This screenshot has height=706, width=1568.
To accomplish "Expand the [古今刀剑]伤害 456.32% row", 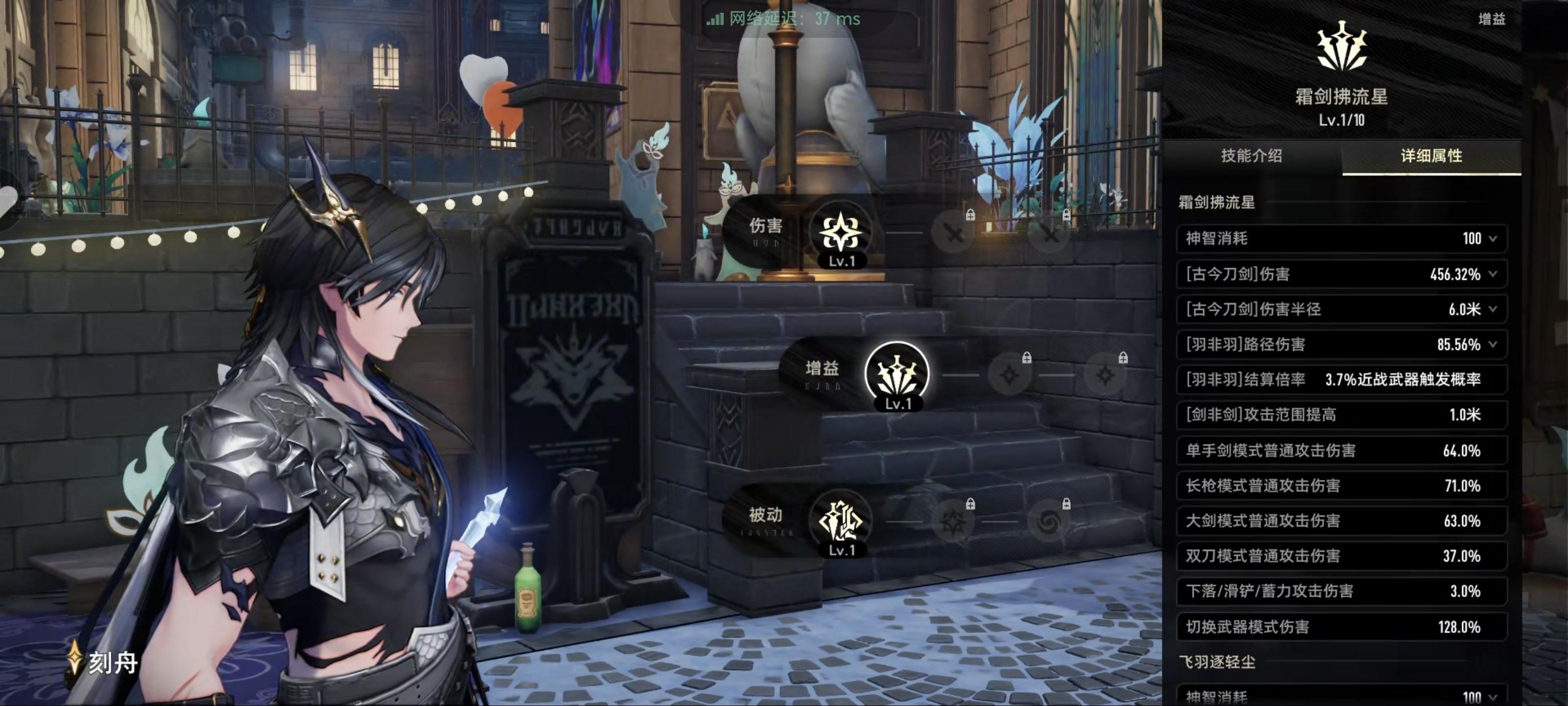I will (1493, 274).
